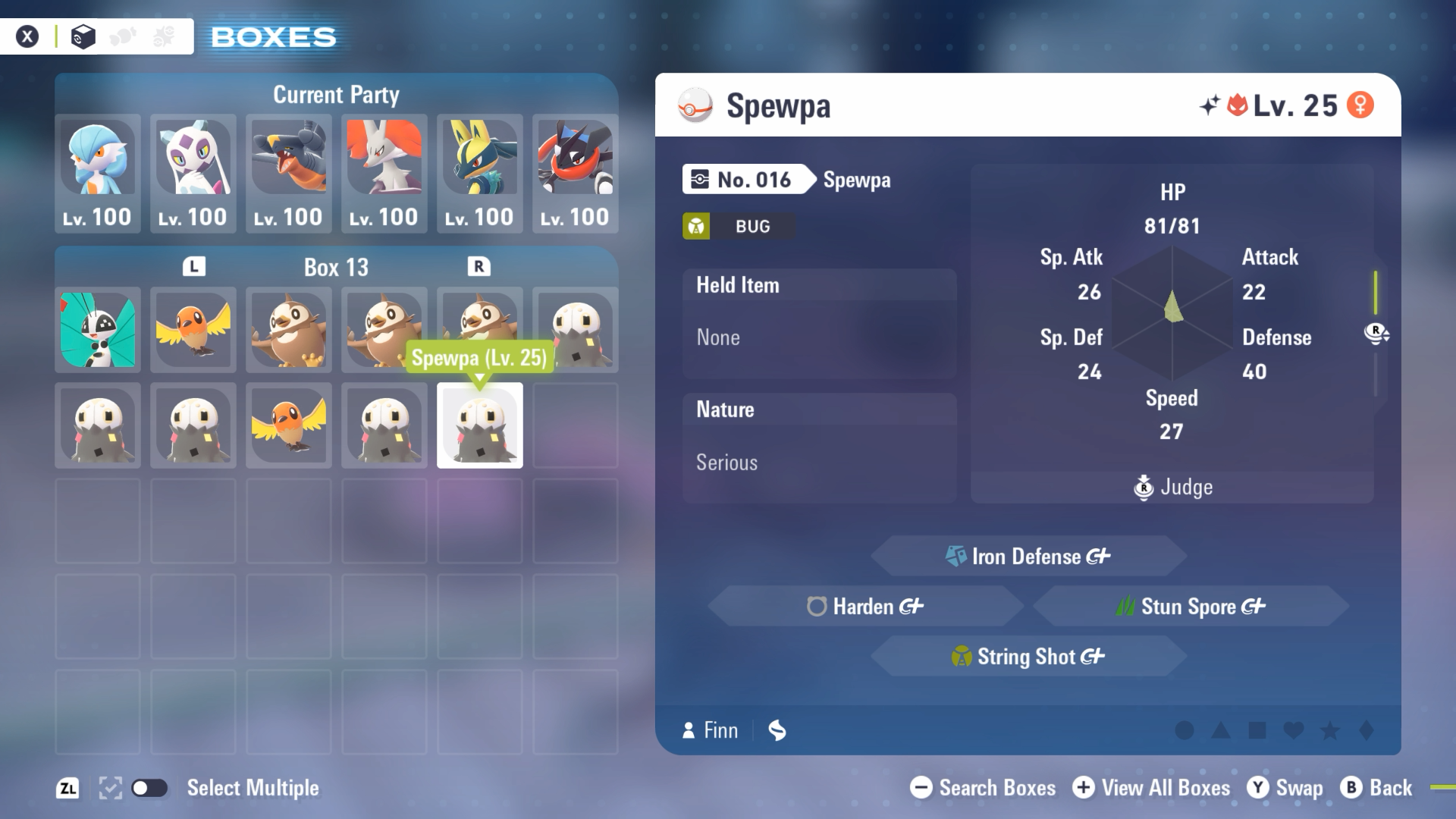Select the Harden move
Screen dimensions: 1456x819
pos(865,607)
